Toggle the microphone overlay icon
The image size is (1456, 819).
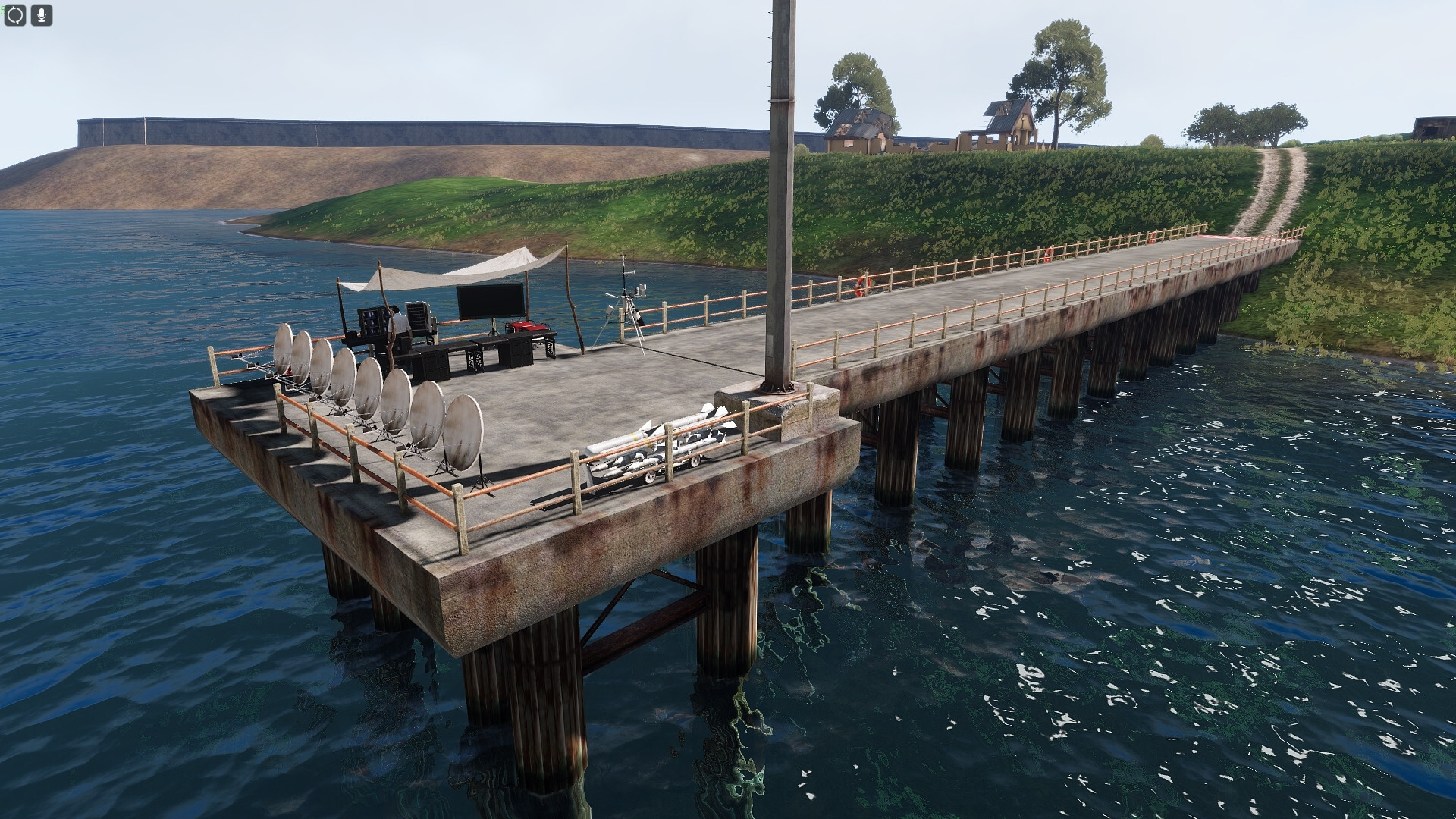tap(42, 15)
